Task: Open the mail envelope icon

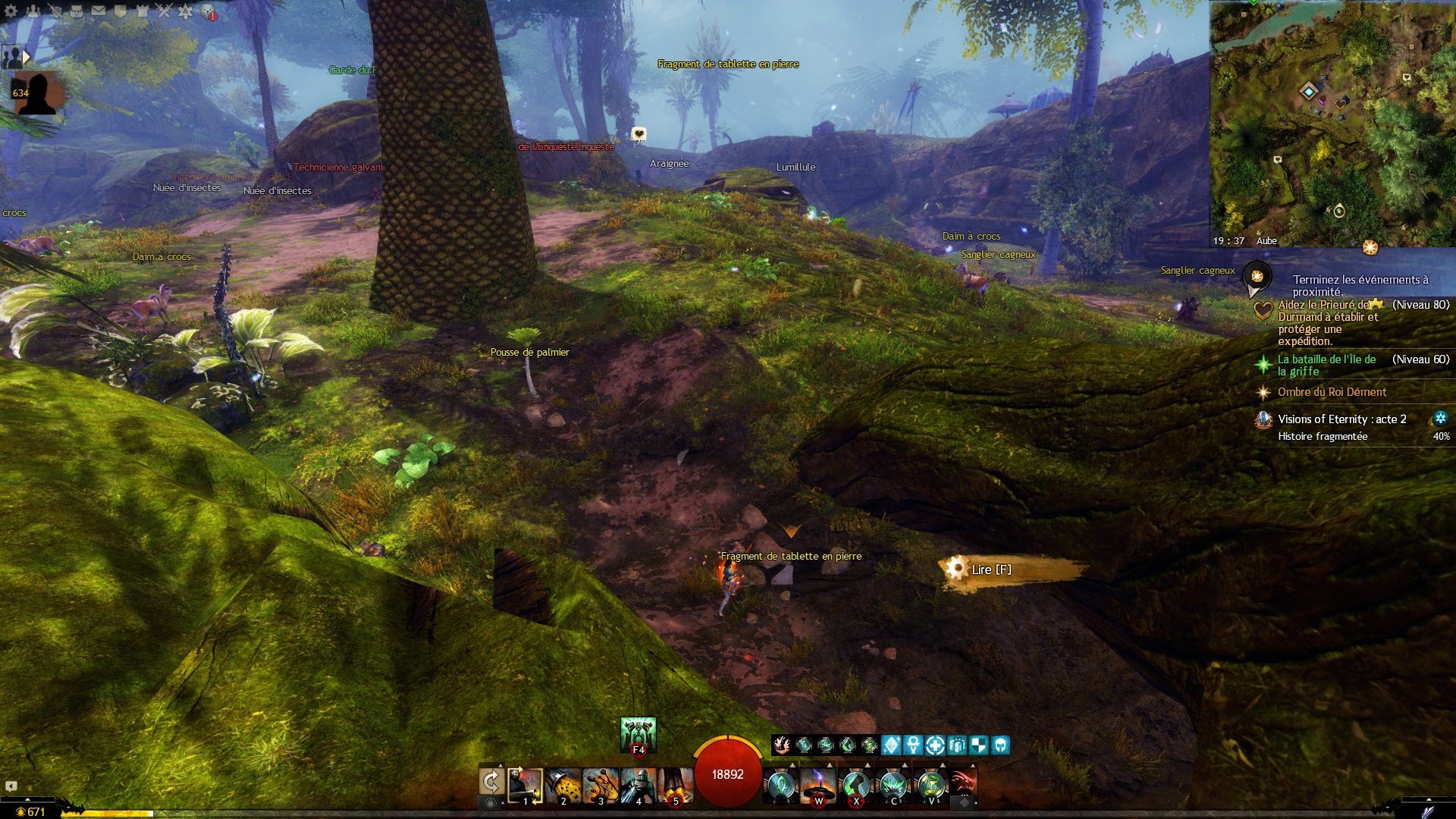Action: 99,11
